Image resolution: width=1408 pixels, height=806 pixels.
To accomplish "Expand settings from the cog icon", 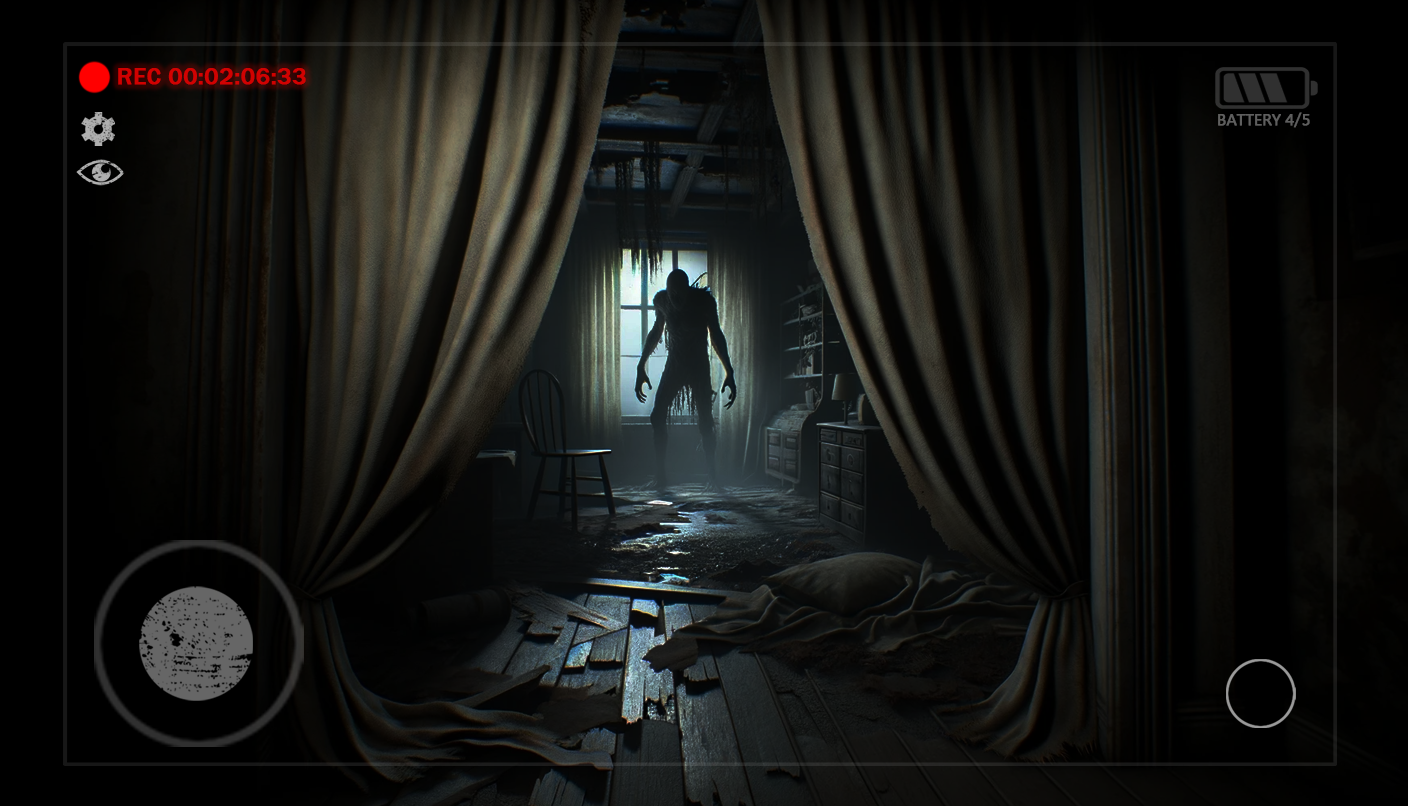I will pyautogui.click(x=98, y=128).
